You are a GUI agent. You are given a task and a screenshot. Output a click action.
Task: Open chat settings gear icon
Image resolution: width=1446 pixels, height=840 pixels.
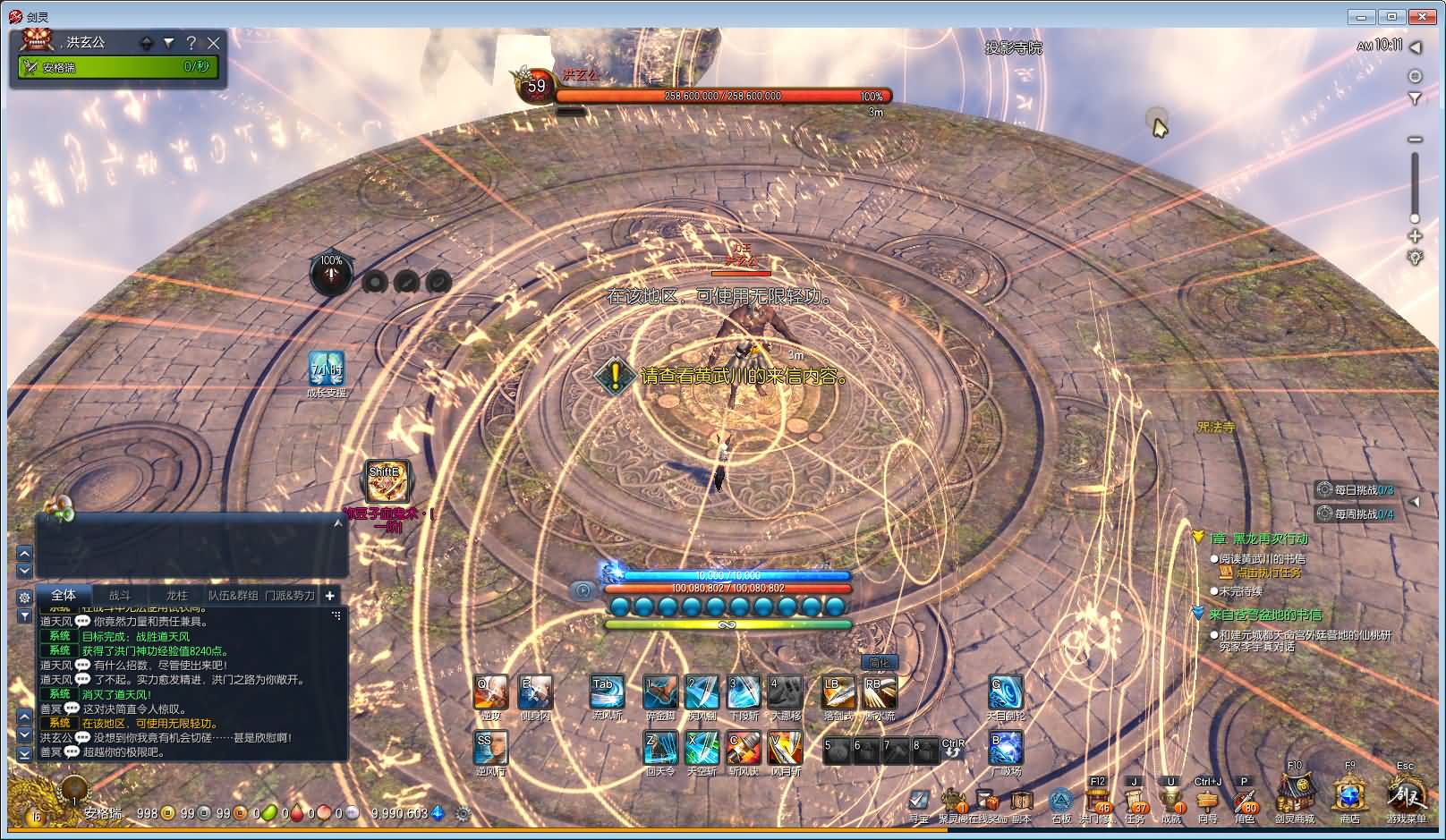(x=24, y=597)
